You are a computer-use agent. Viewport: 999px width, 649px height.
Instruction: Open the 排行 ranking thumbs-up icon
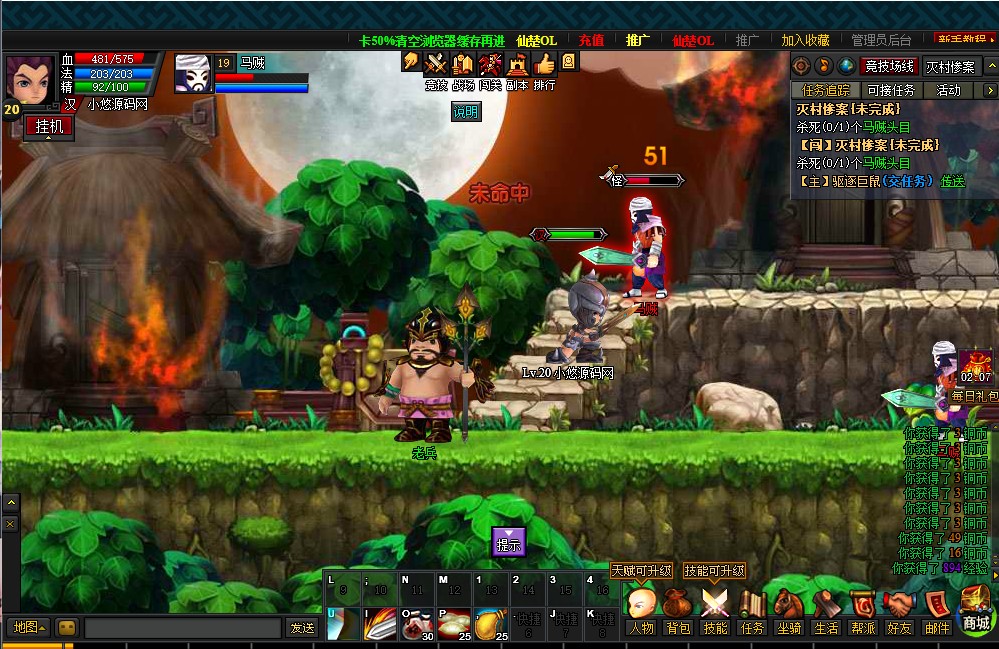(544, 69)
